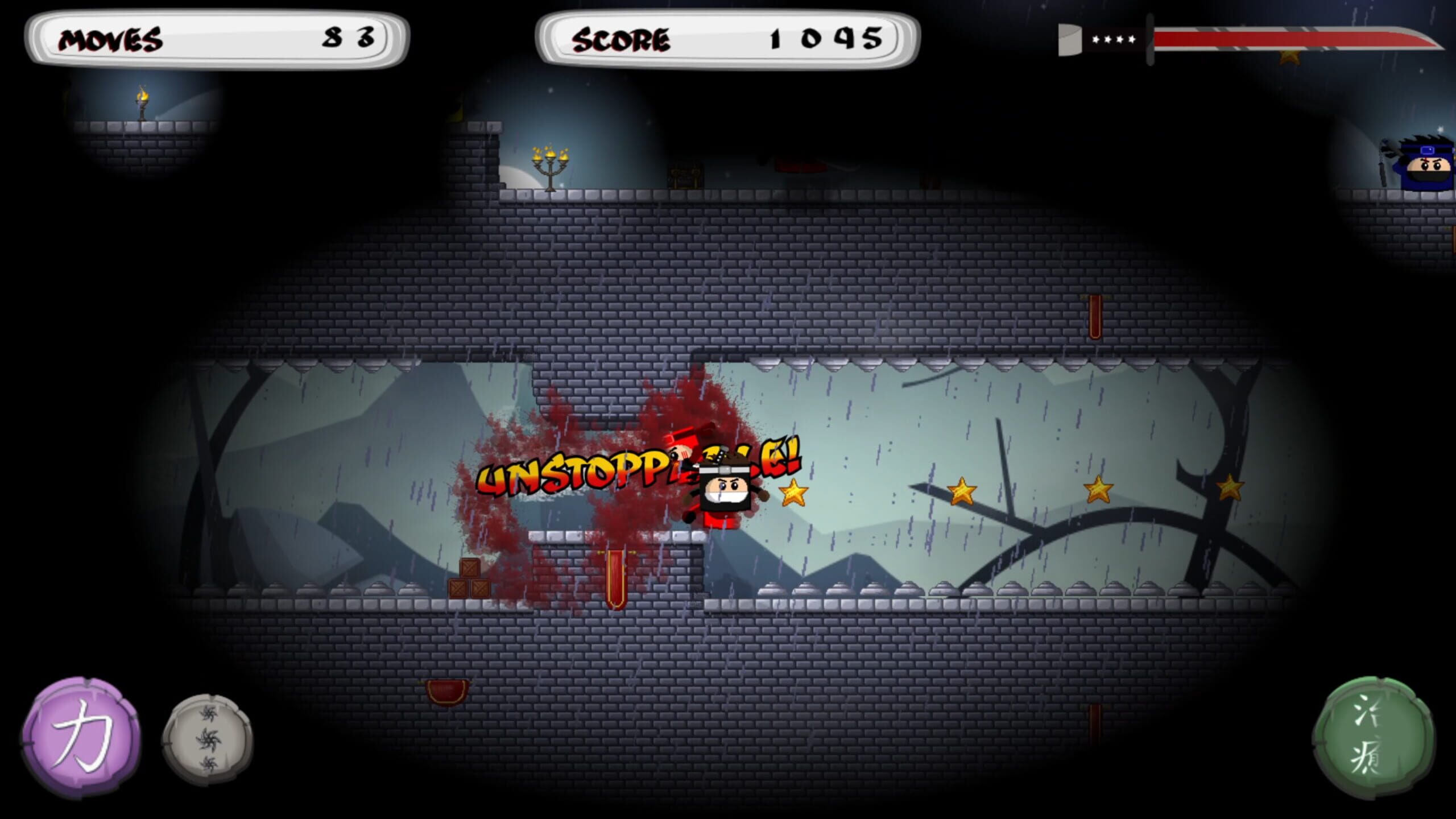Image resolution: width=1456 pixels, height=819 pixels.
Task: Activate the purple power kanji button
Action: [x=81, y=737]
